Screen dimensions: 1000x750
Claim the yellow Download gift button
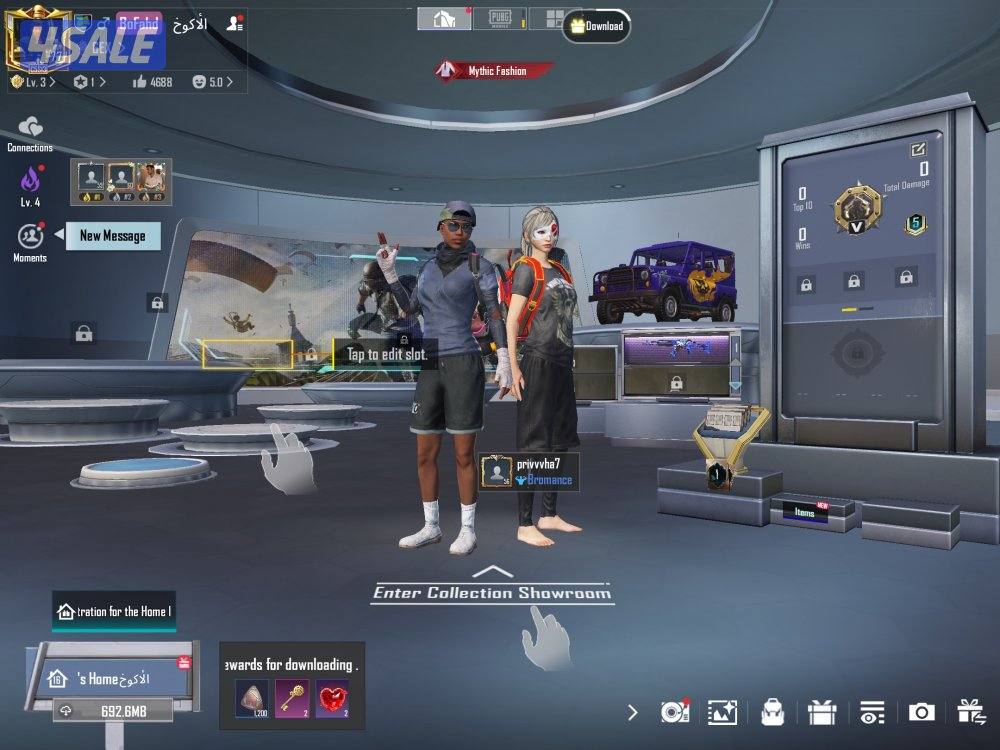coord(596,26)
